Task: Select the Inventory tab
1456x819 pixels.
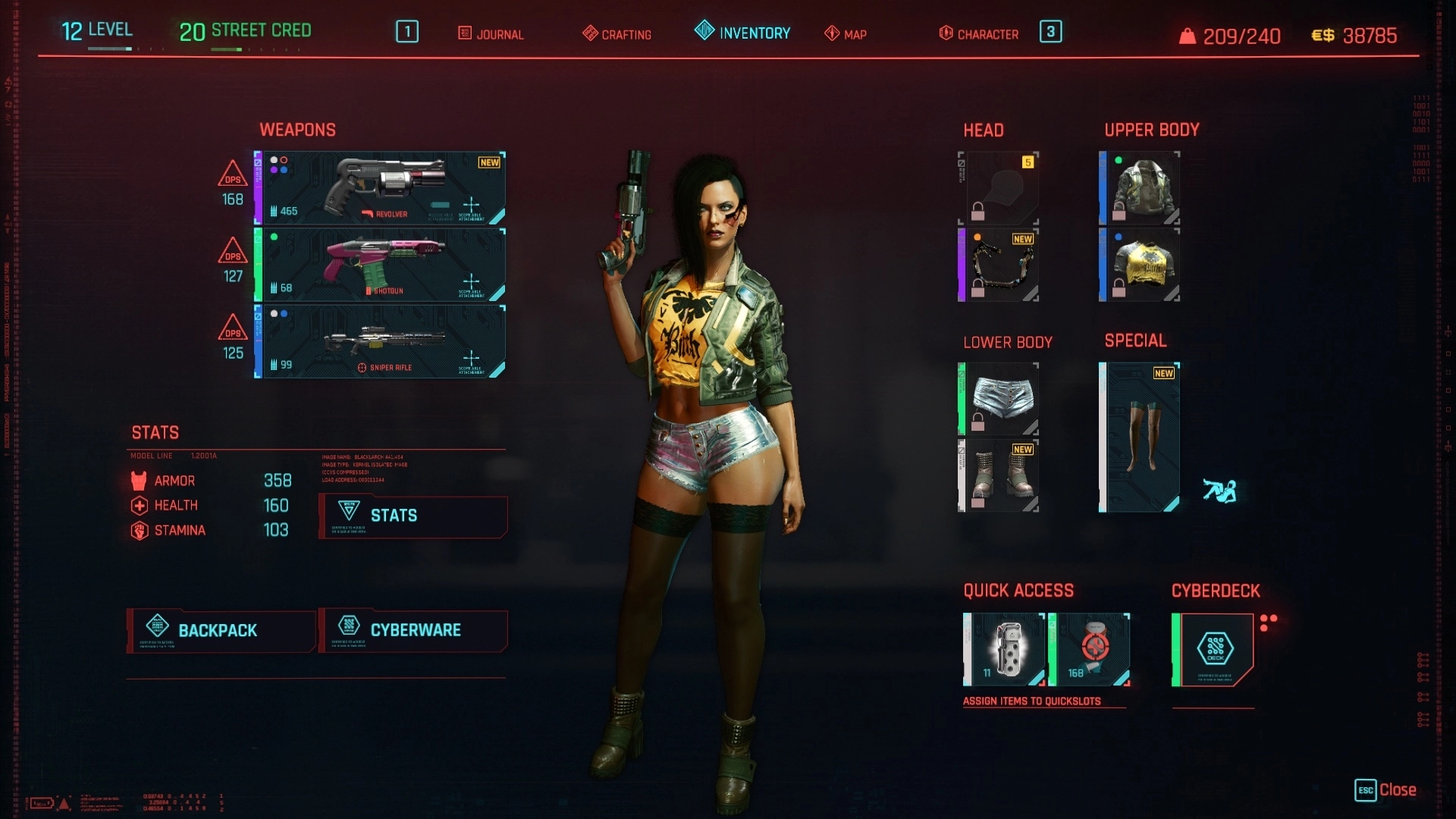Action: 743,33
